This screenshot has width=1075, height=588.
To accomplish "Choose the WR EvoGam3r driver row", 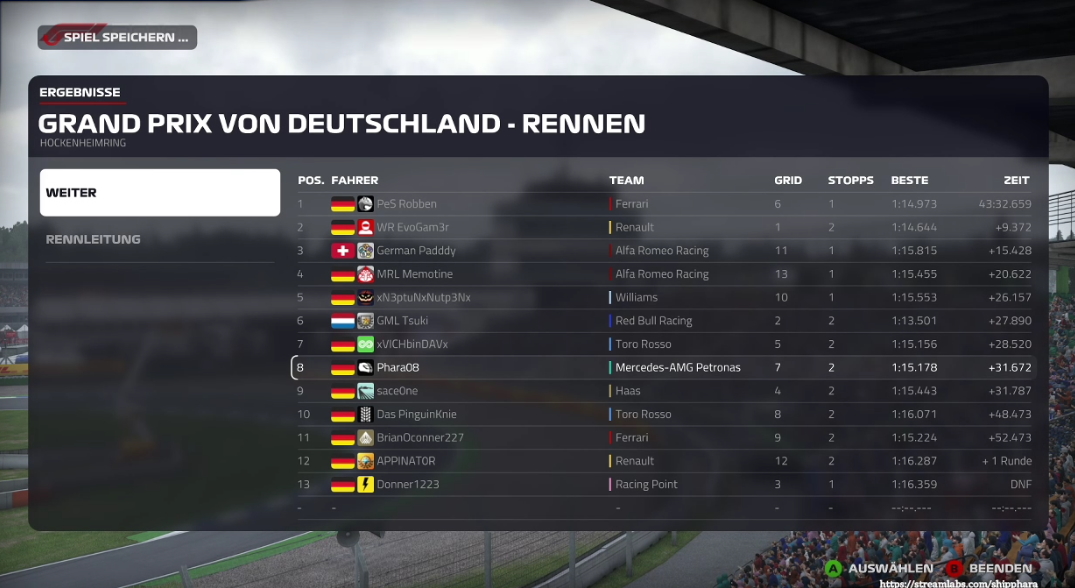I will tap(665, 227).
